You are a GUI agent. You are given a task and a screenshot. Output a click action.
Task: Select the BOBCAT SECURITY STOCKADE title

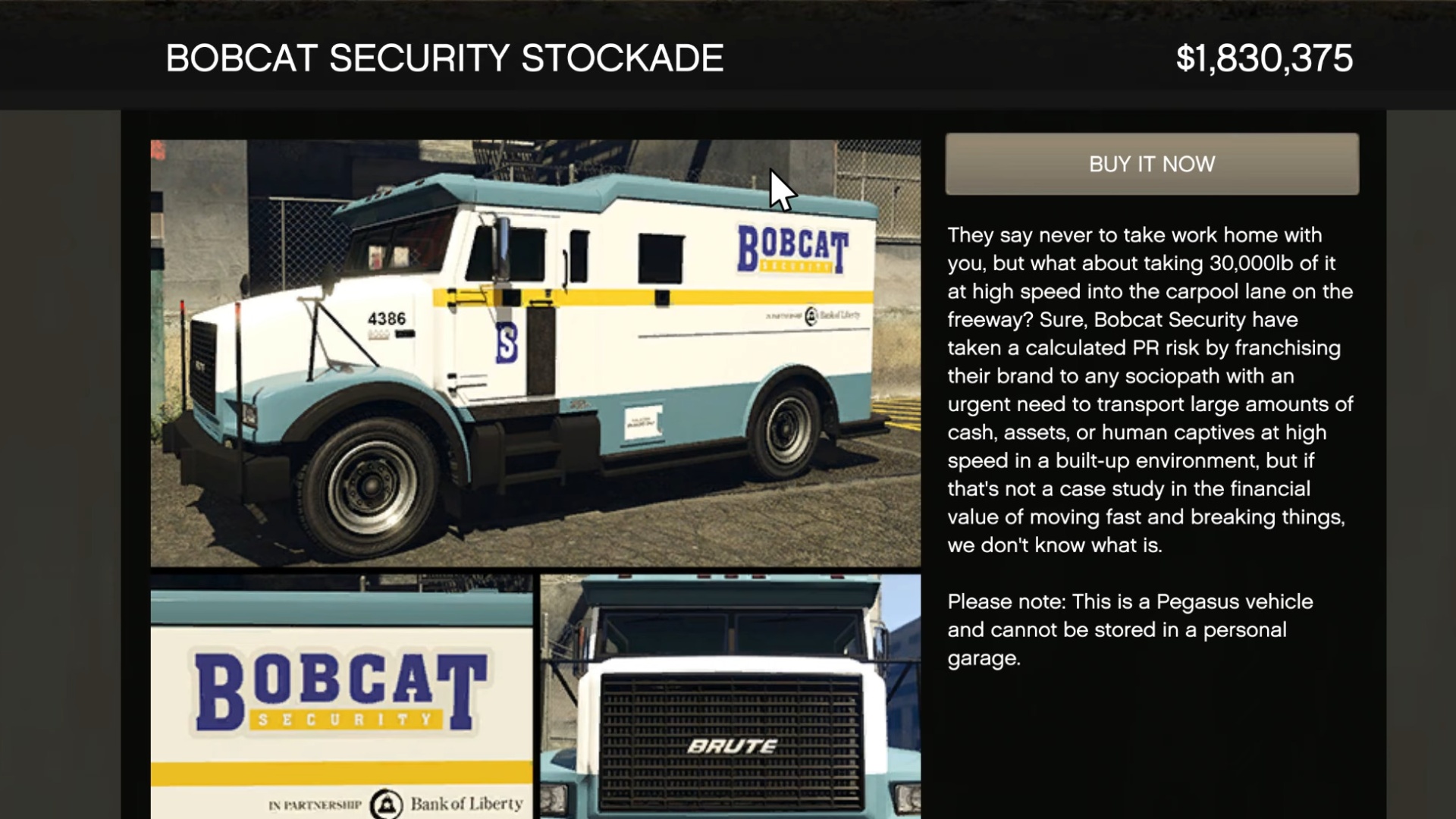pyautogui.click(x=445, y=56)
